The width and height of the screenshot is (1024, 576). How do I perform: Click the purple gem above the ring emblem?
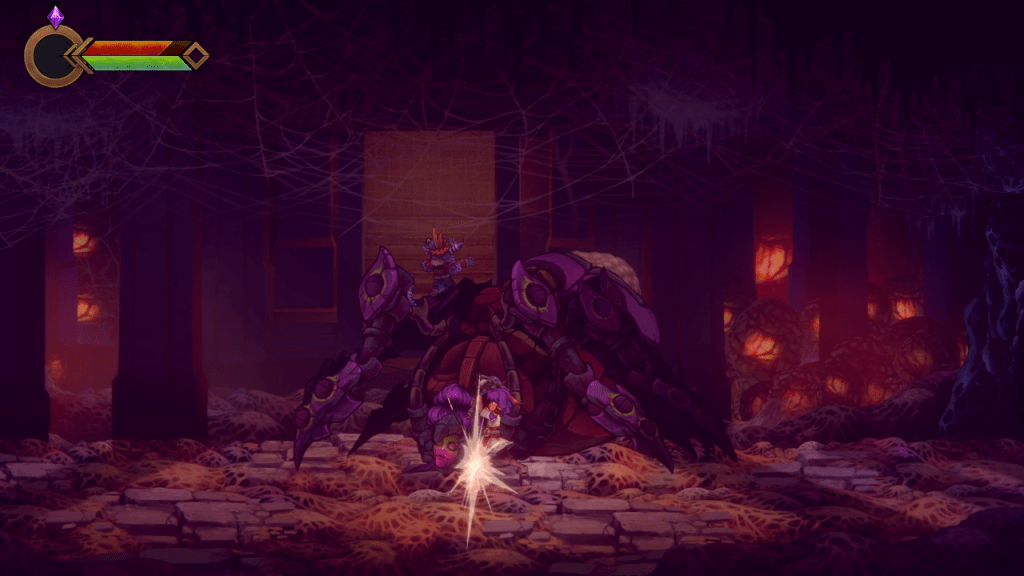(55, 16)
